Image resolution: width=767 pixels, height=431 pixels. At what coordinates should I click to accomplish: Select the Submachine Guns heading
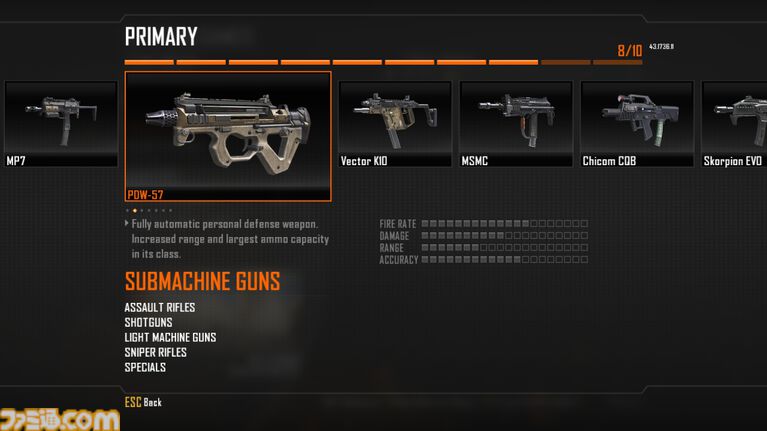202,281
